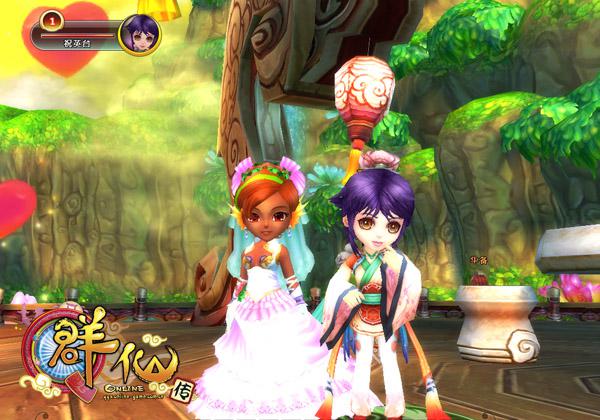Select the 祝英台 name plate

[76, 43]
